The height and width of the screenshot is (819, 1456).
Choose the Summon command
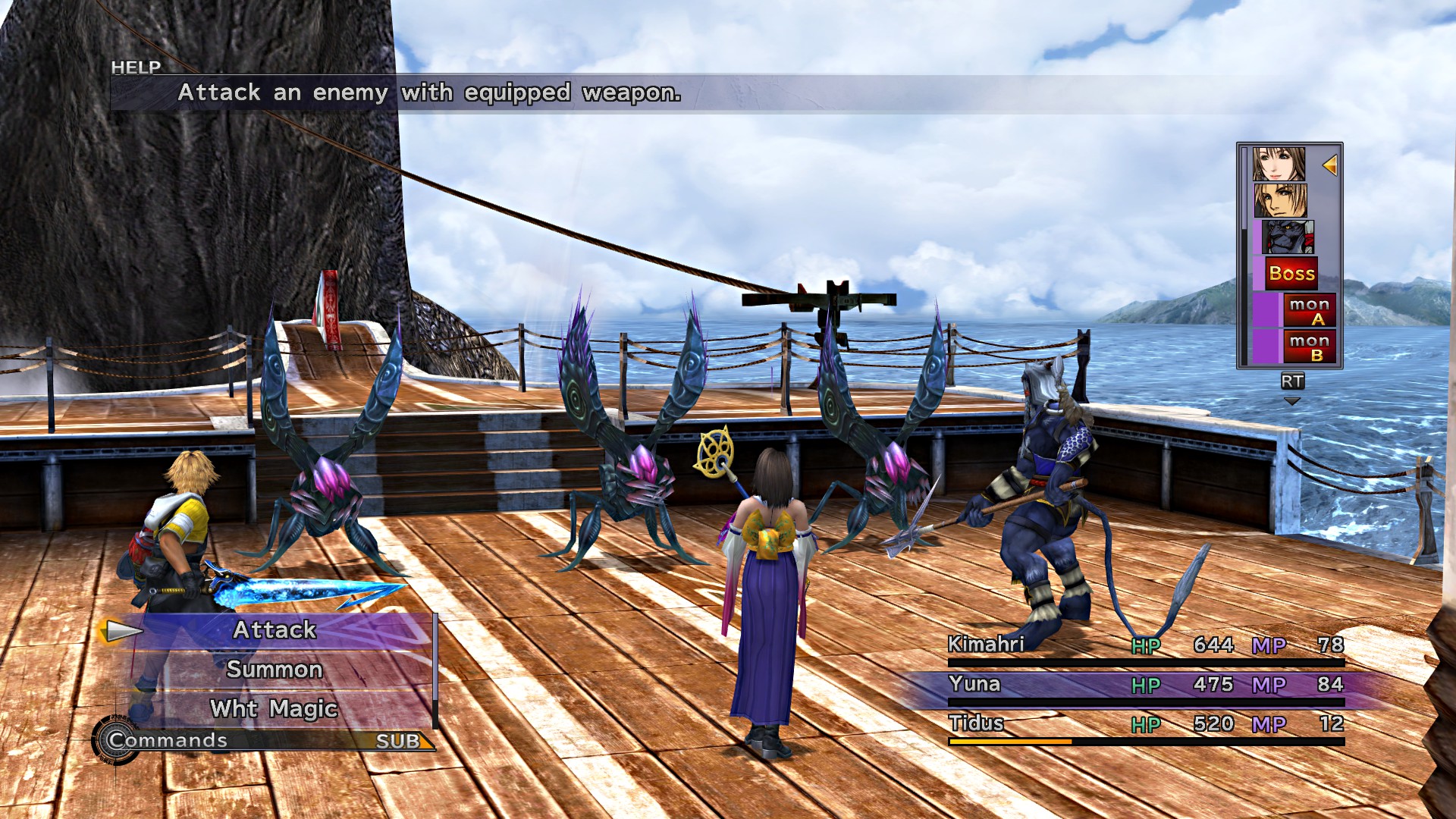pyautogui.click(x=275, y=670)
